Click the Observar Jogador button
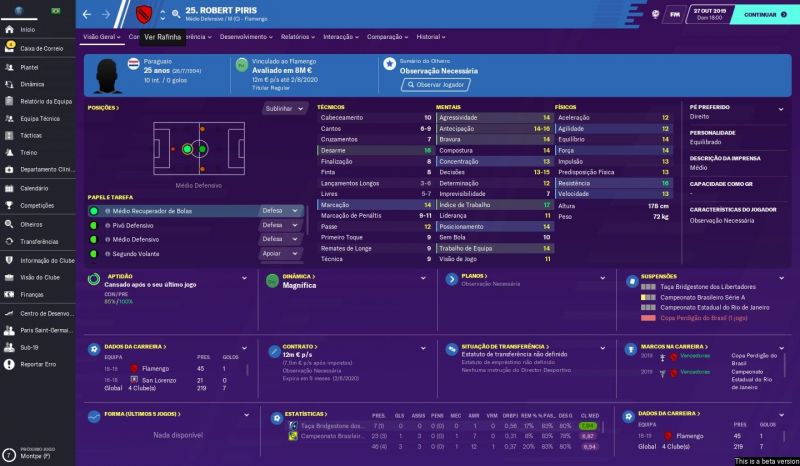Screen dimensions: 800x466 pyautogui.click(x=435, y=85)
